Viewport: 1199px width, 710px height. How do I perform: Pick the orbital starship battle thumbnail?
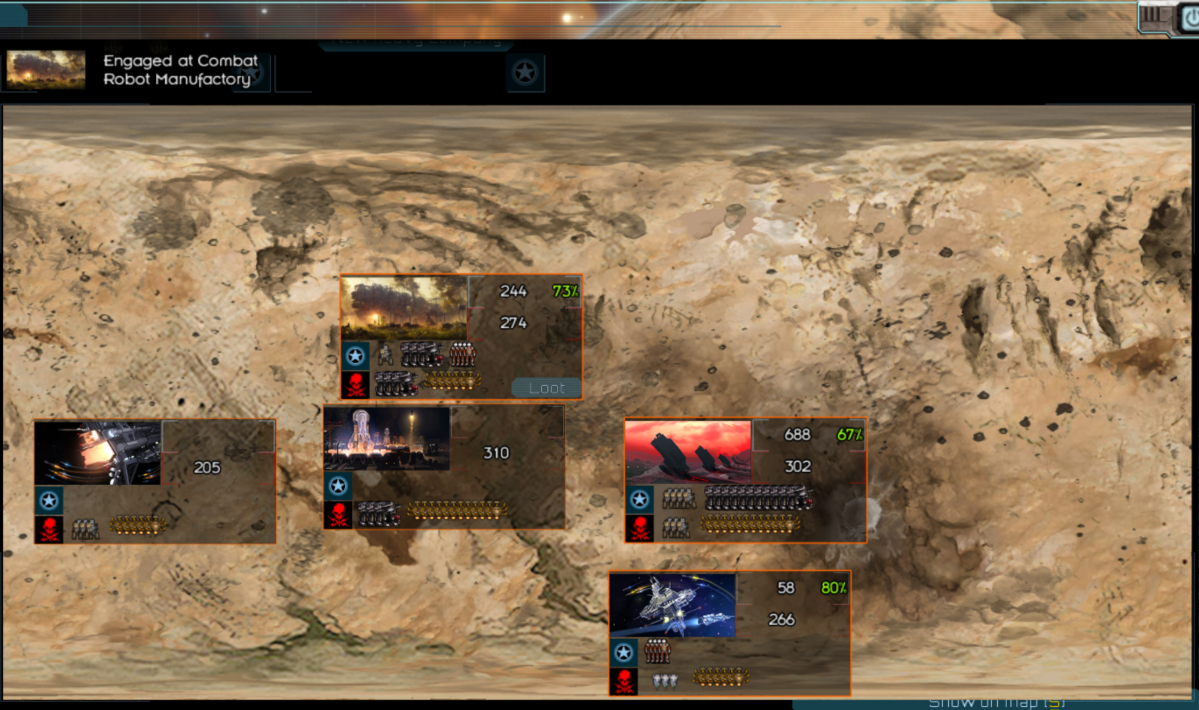tap(673, 605)
